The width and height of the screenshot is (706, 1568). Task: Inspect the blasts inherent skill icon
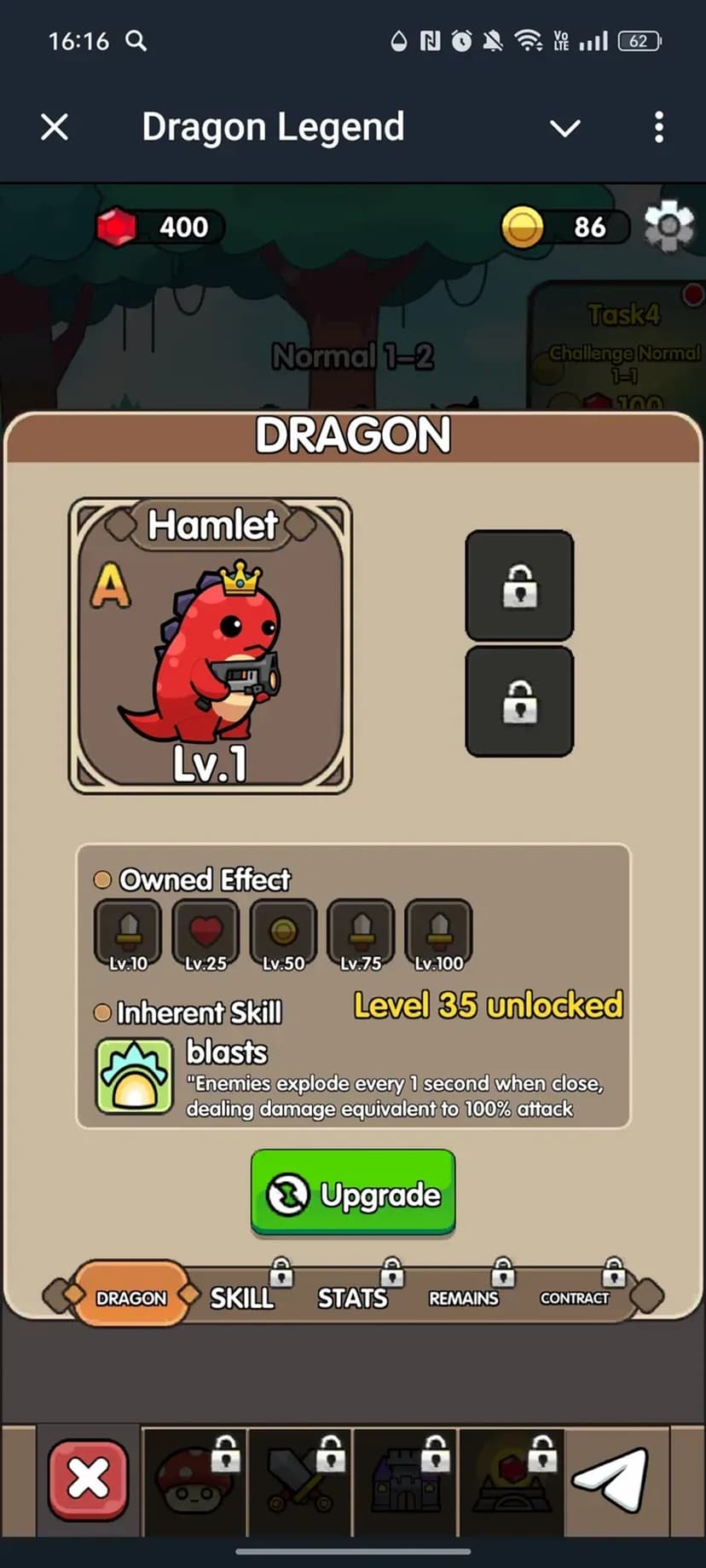click(x=135, y=1075)
